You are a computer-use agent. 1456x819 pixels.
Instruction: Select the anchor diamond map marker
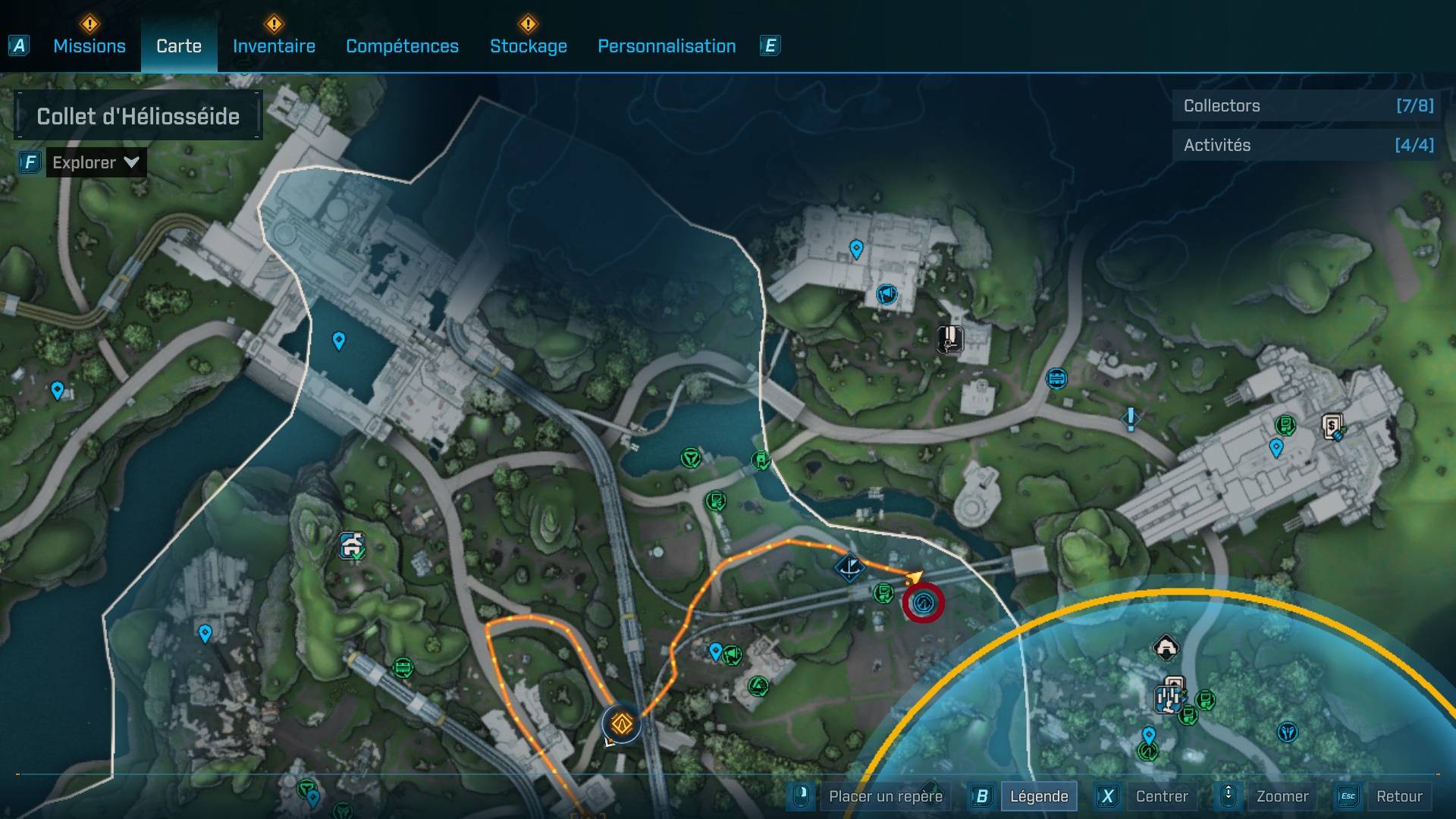tap(849, 567)
